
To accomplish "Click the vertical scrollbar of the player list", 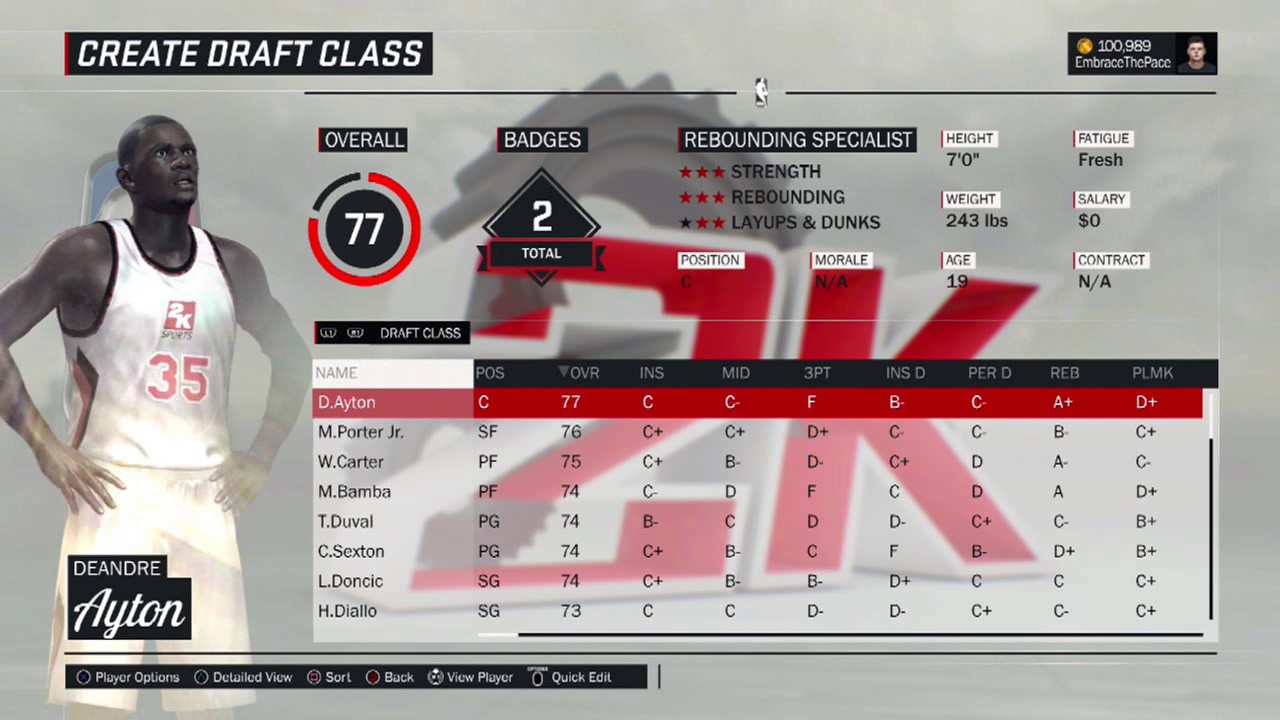I will (x=1210, y=520).
